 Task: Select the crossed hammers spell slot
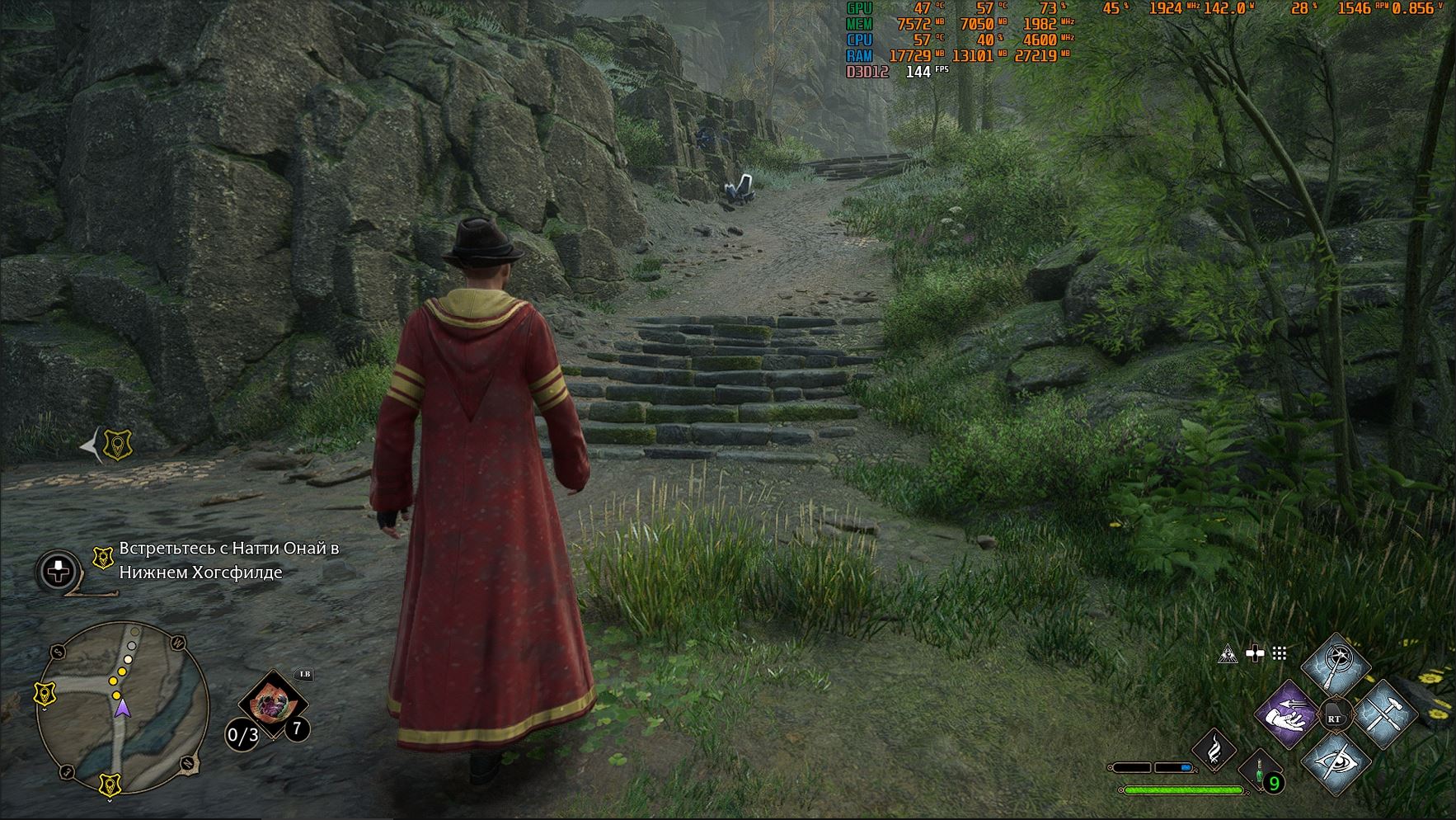coord(1381,713)
